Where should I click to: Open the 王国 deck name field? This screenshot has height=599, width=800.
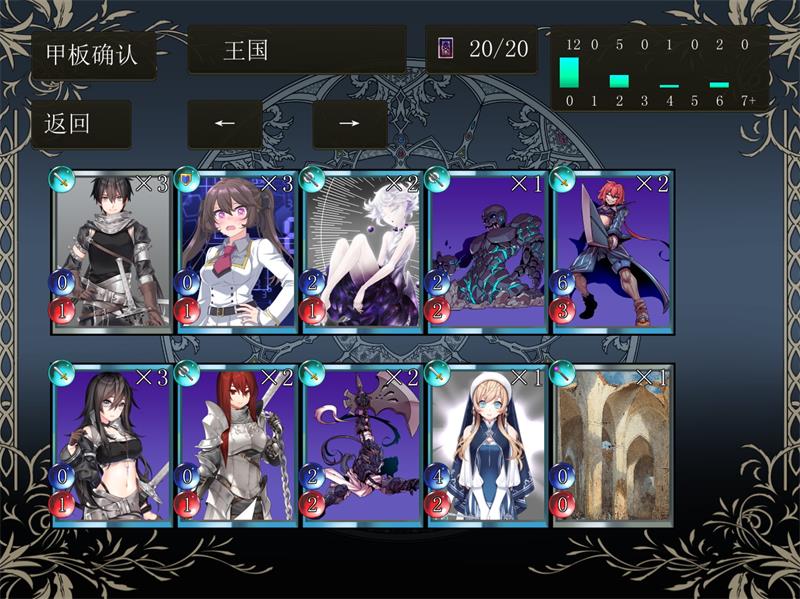pyautogui.click(x=297, y=50)
